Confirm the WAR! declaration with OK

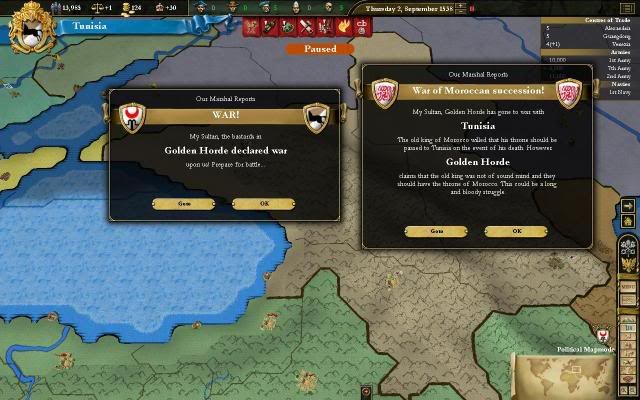(x=264, y=204)
